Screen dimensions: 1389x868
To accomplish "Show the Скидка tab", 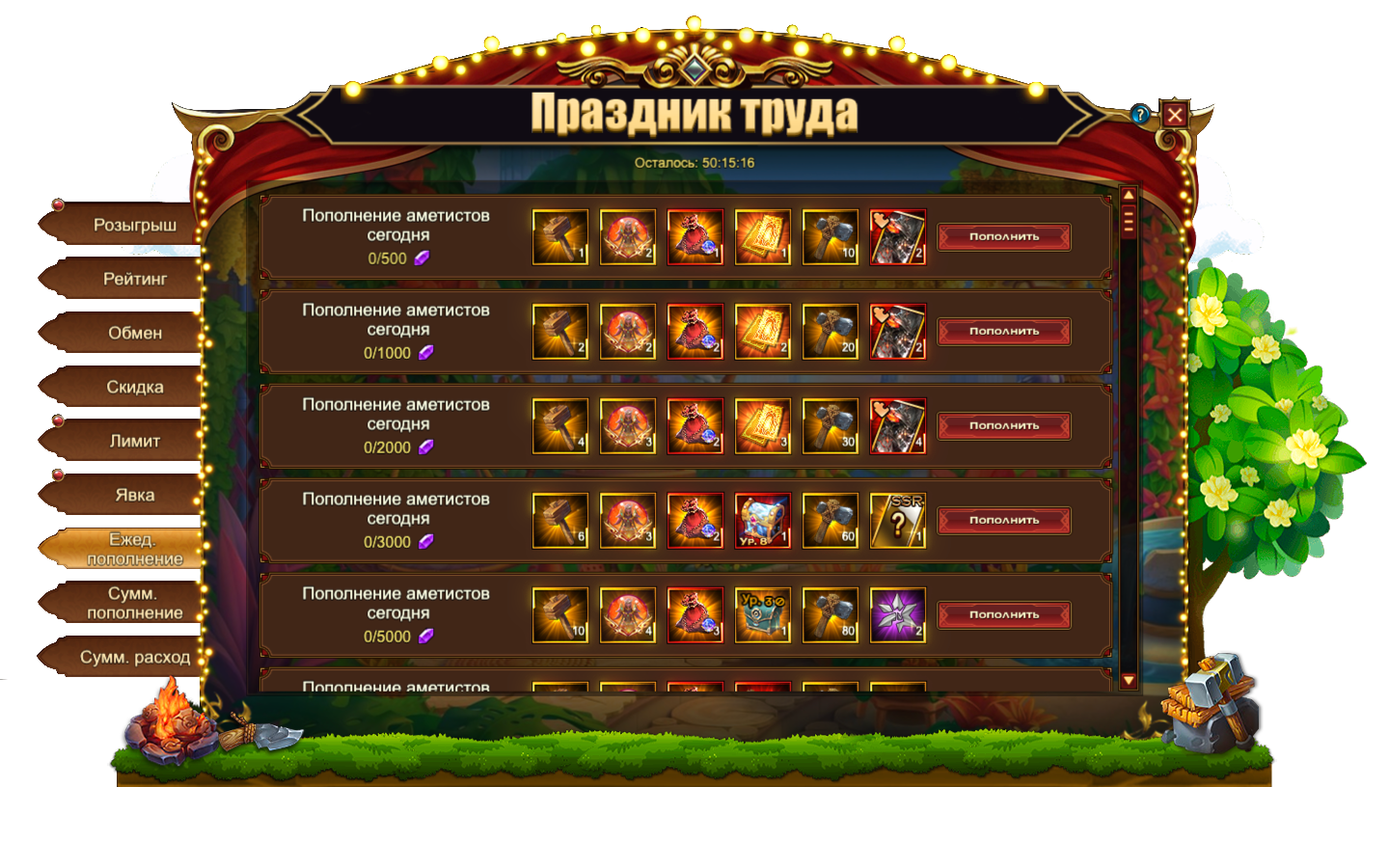I will (x=134, y=388).
